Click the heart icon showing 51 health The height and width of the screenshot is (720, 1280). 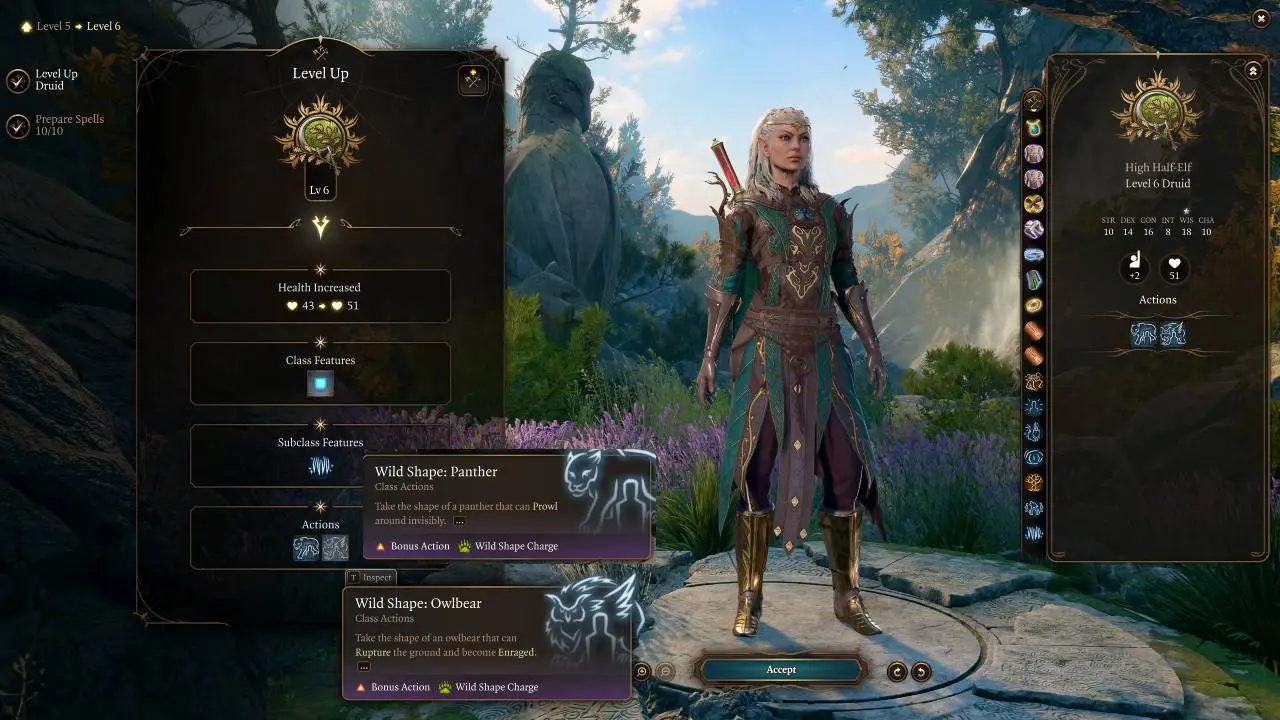pos(1174,266)
